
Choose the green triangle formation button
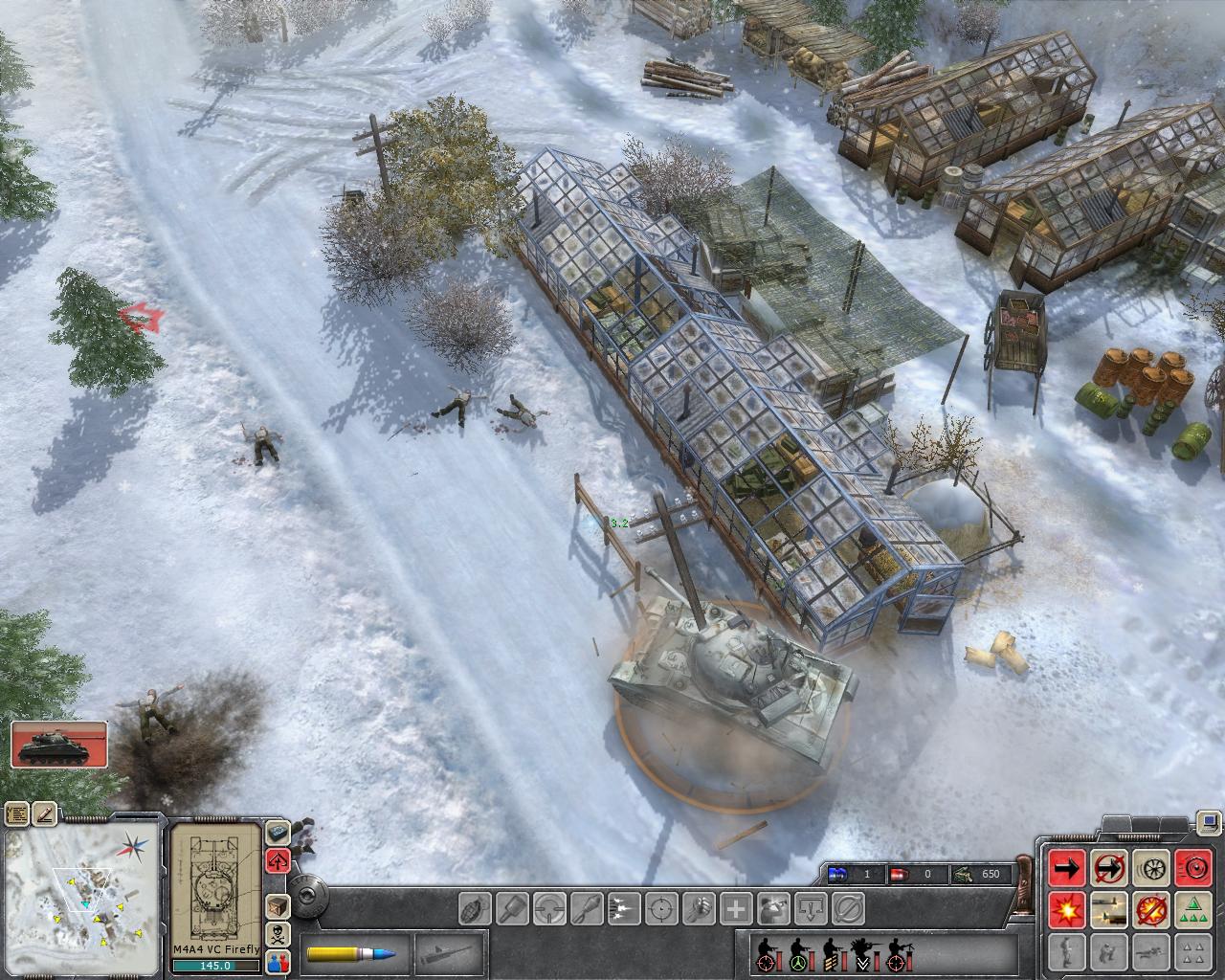[1192, 910]
